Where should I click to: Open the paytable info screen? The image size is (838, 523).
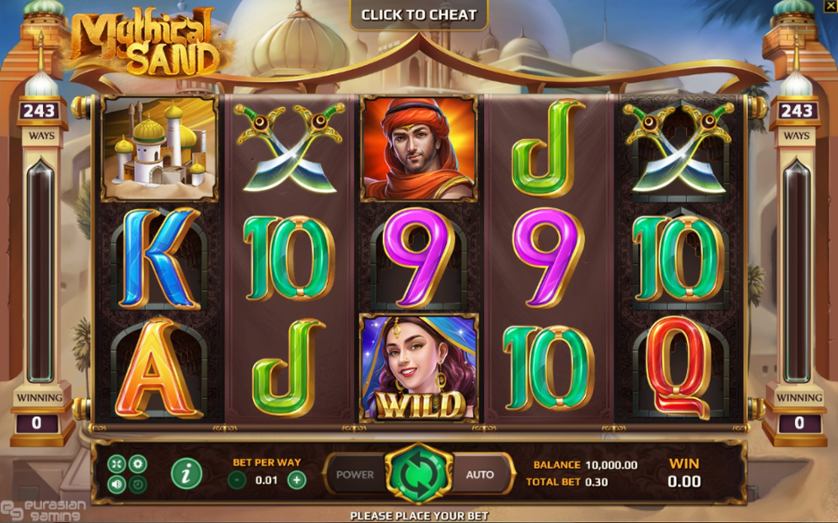[x=185, y=473]
